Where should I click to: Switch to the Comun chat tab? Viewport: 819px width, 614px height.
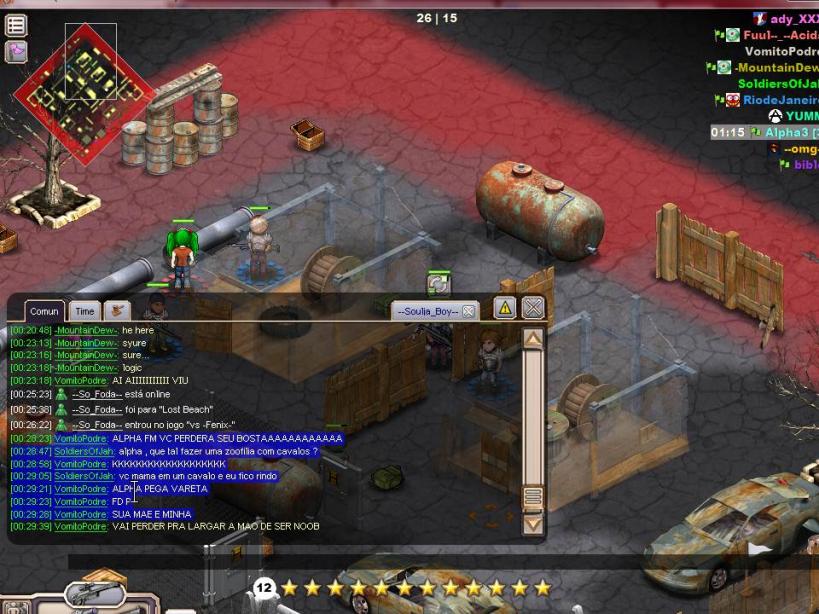pyautogui.click(x=44, y=312)
